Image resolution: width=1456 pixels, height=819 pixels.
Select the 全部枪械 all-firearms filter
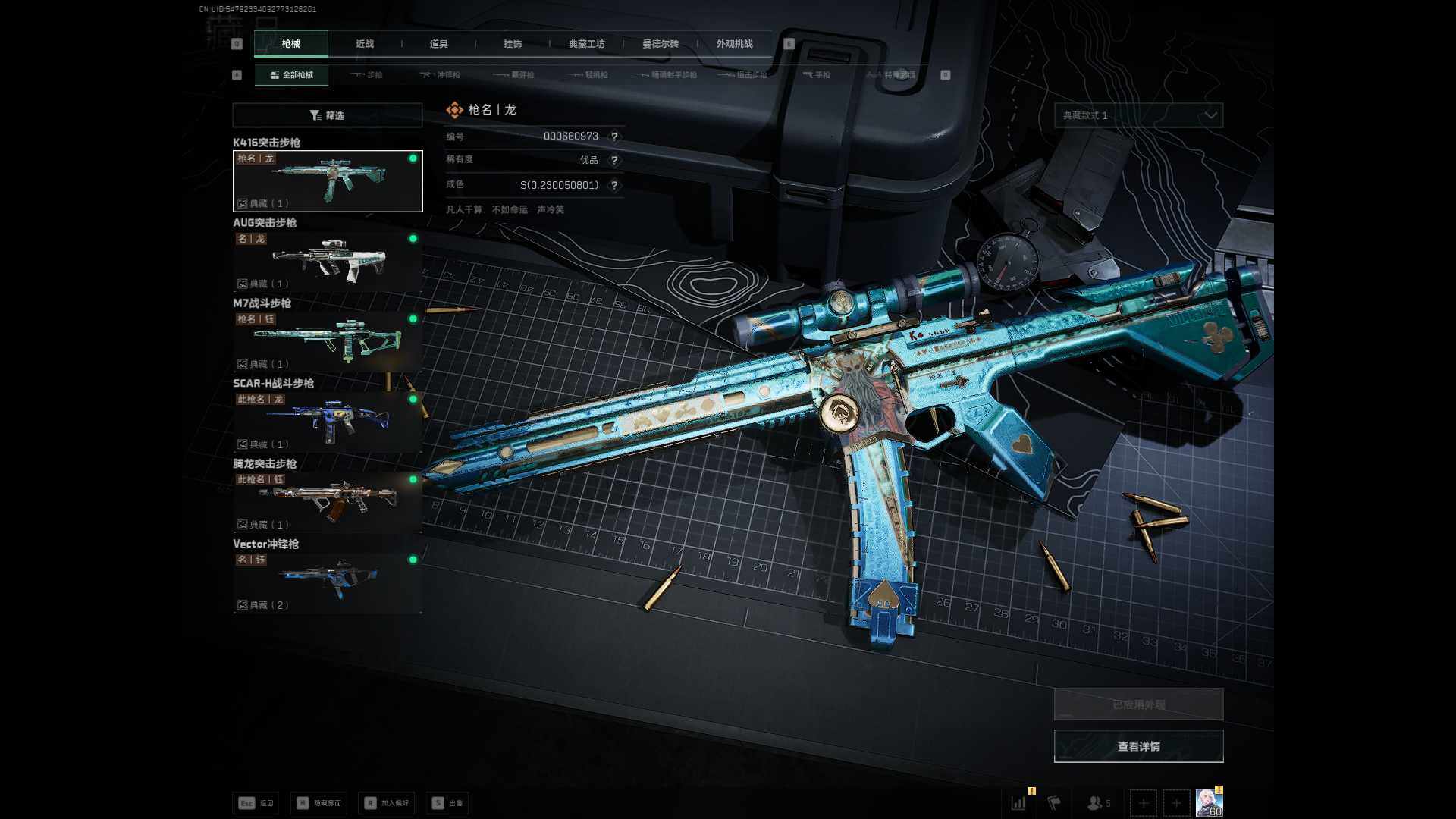point(292,75)
